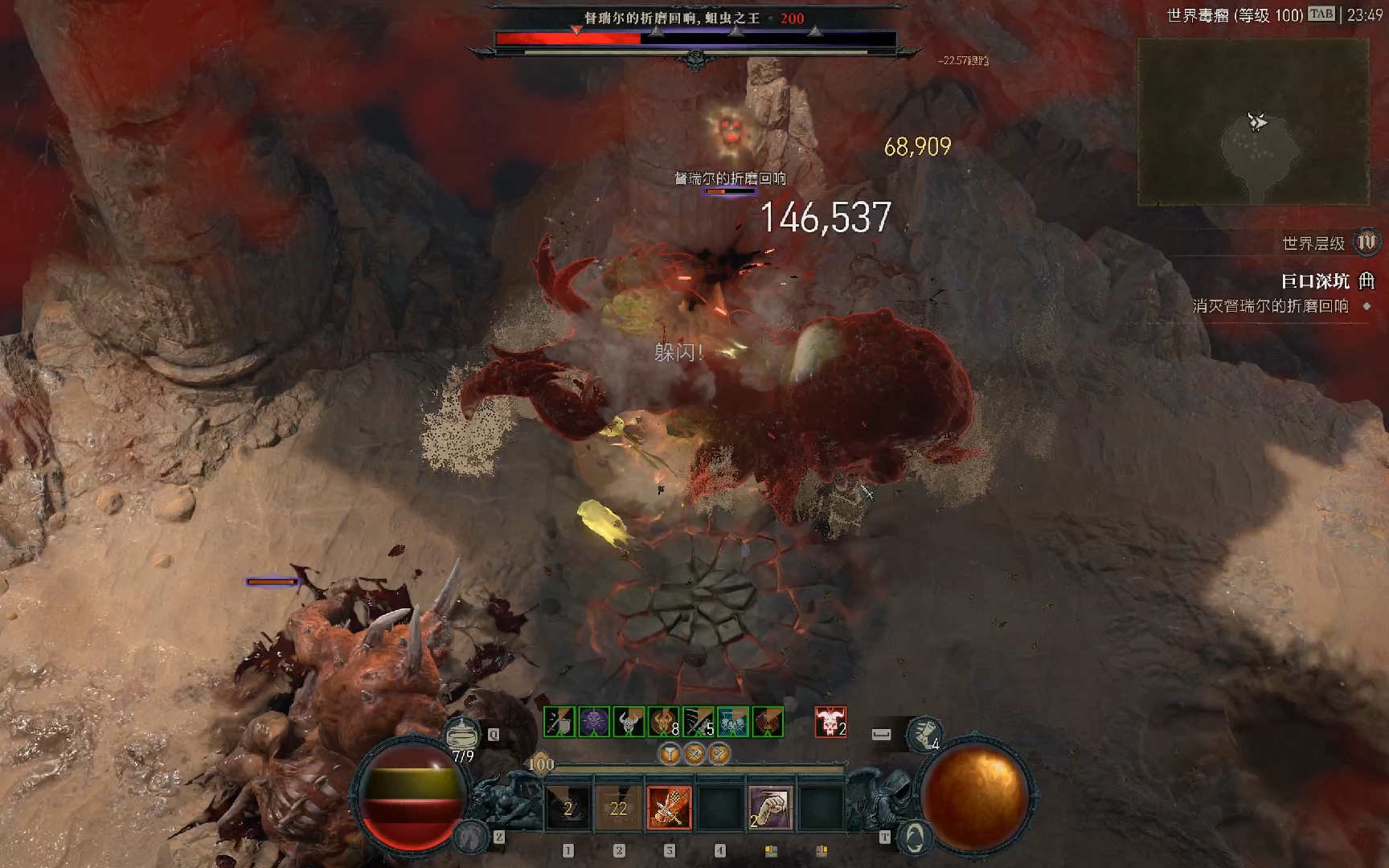
Task: Trigger the skill slot showing cooldown 22
Action: pos(618,808)
